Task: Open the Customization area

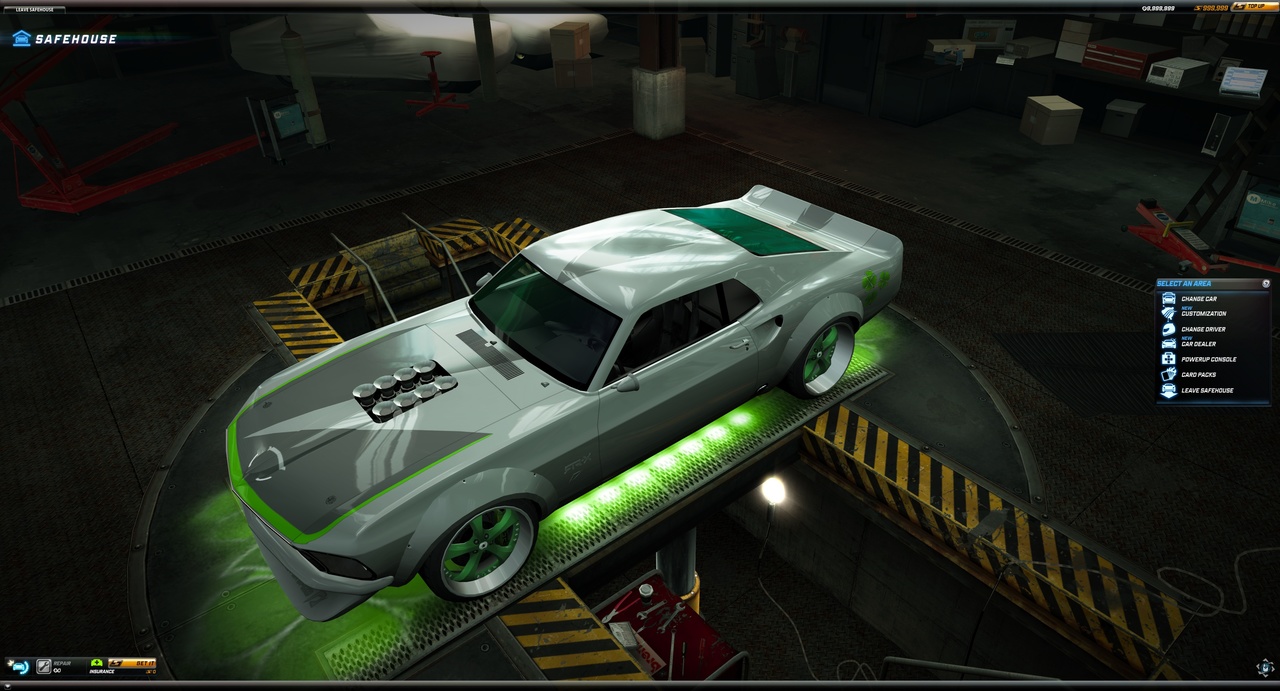Action: point(1202,313)
